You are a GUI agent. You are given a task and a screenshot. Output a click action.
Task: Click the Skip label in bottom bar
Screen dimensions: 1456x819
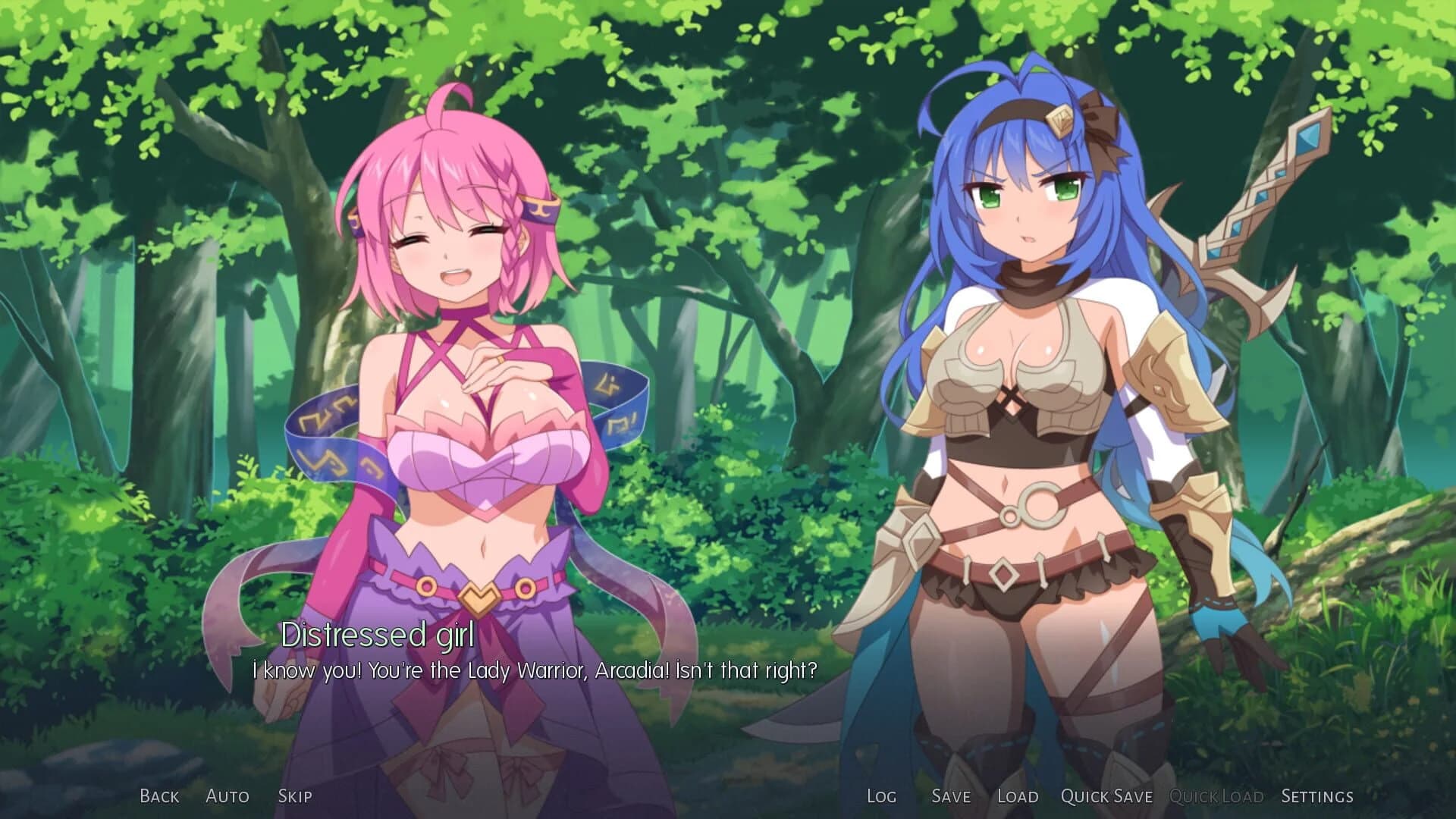point(296,796)
